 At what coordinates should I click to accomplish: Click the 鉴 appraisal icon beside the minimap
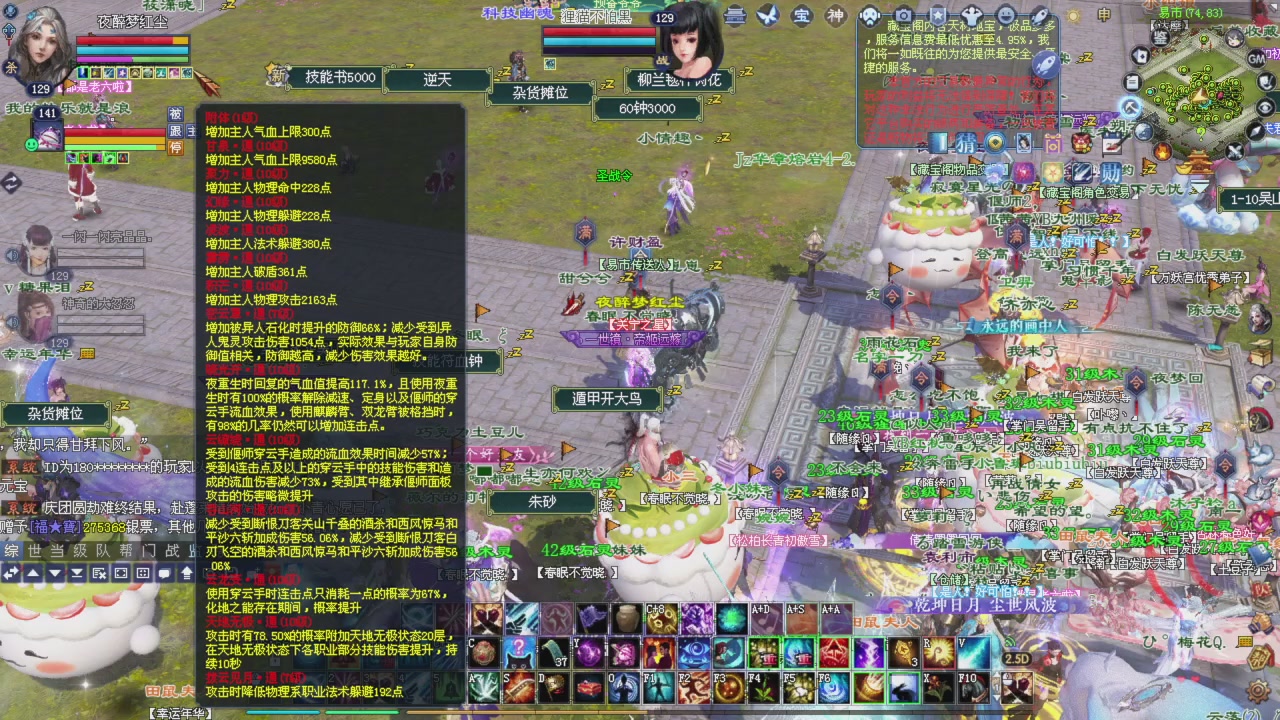point(1158,38)
